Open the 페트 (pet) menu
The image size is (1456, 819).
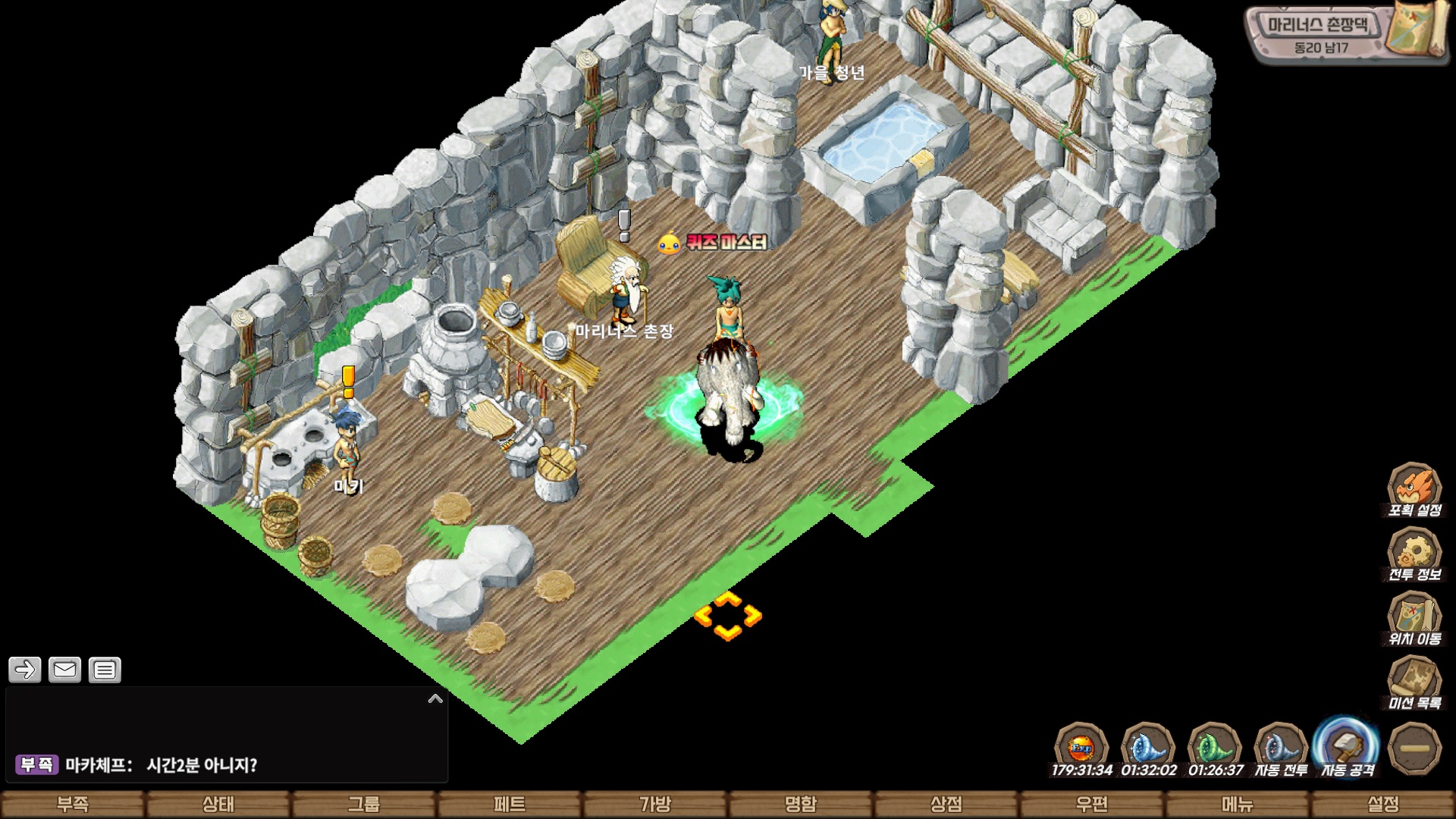510,804
